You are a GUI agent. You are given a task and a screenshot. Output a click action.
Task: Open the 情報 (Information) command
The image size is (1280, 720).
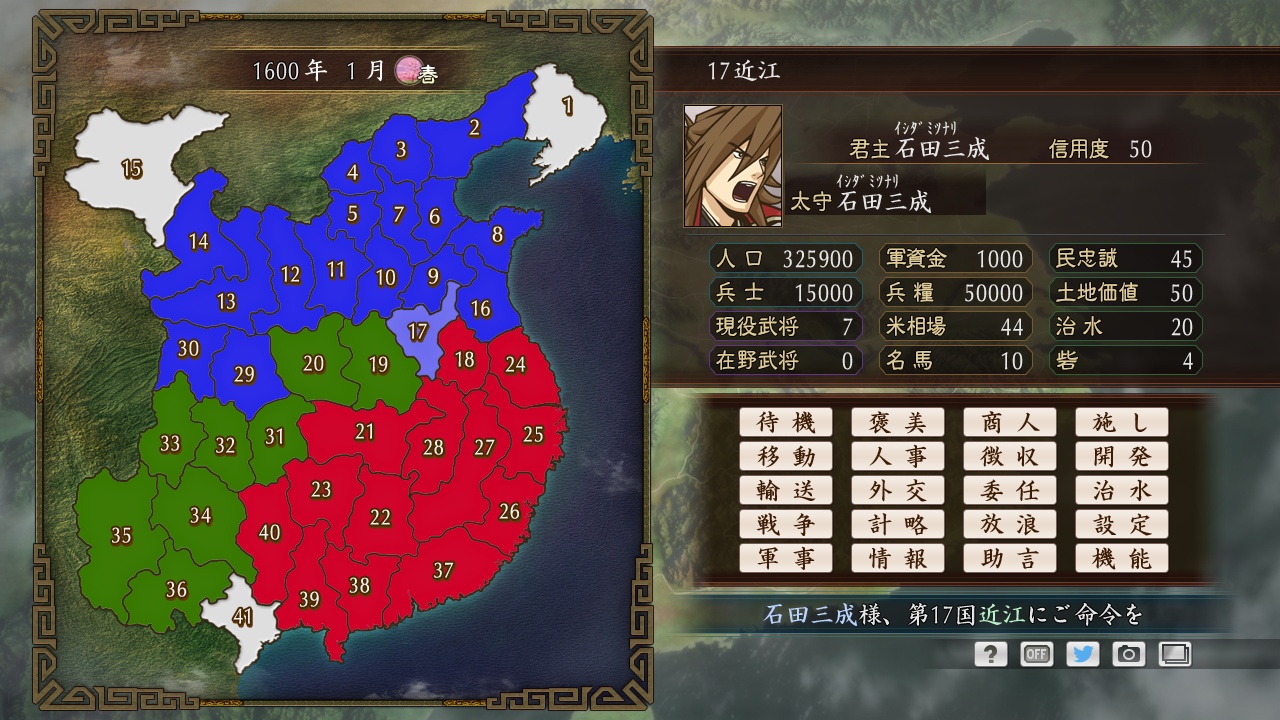pos(898,558)
